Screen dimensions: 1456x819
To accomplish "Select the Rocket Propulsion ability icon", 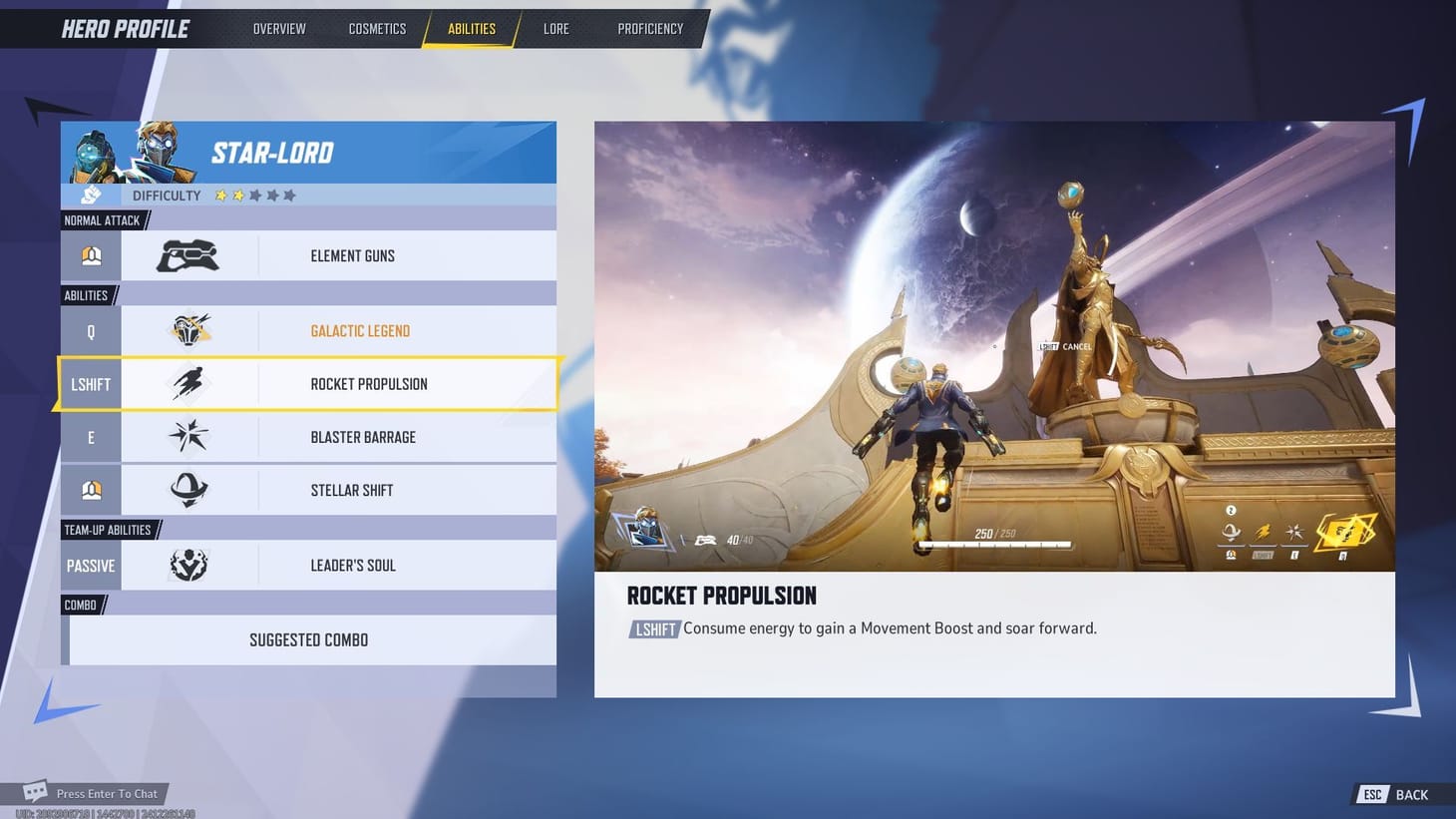I will point(189,384).
